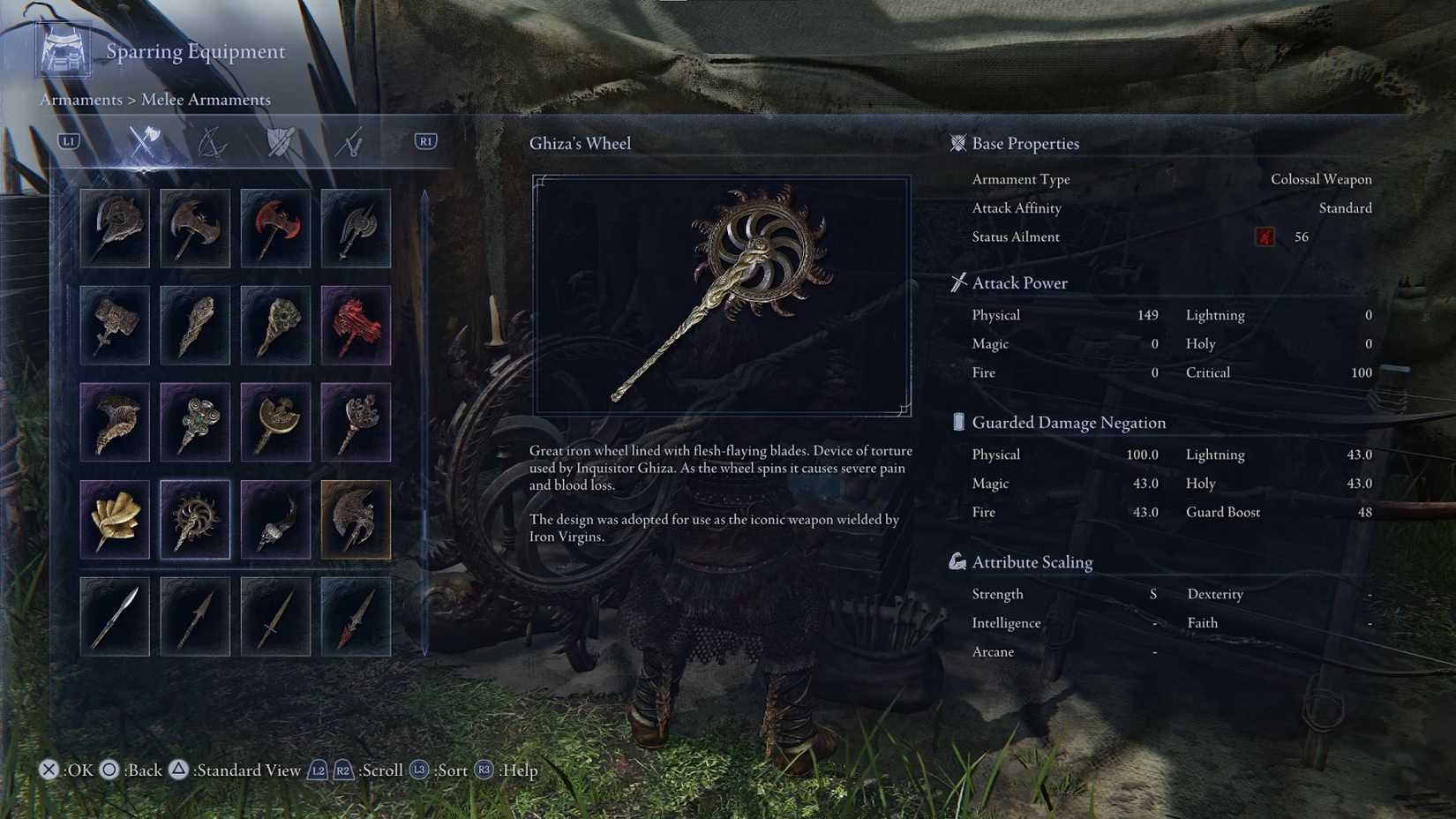
Task: Click the Attack Power crossed swords icon
Action: [958, 282]
